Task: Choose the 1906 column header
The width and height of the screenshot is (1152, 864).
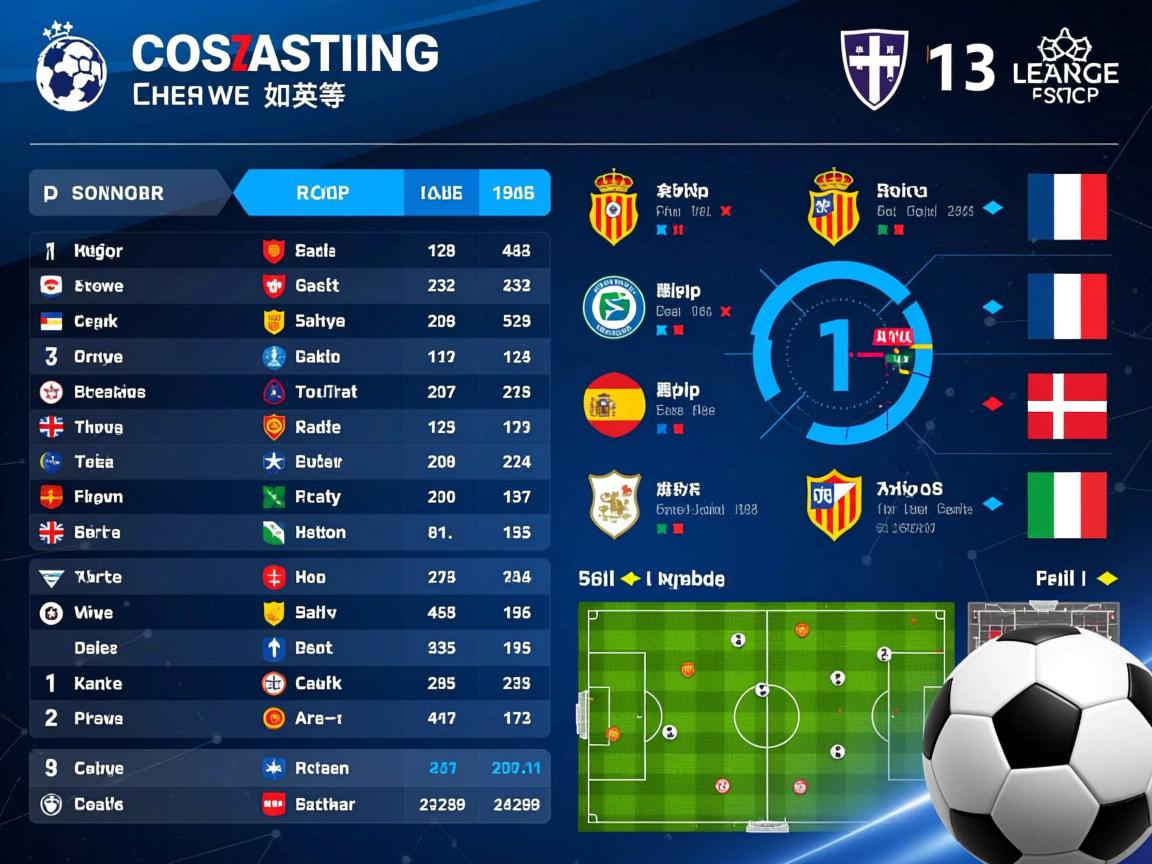Action: pyautogui.click(x=514, y=193)
